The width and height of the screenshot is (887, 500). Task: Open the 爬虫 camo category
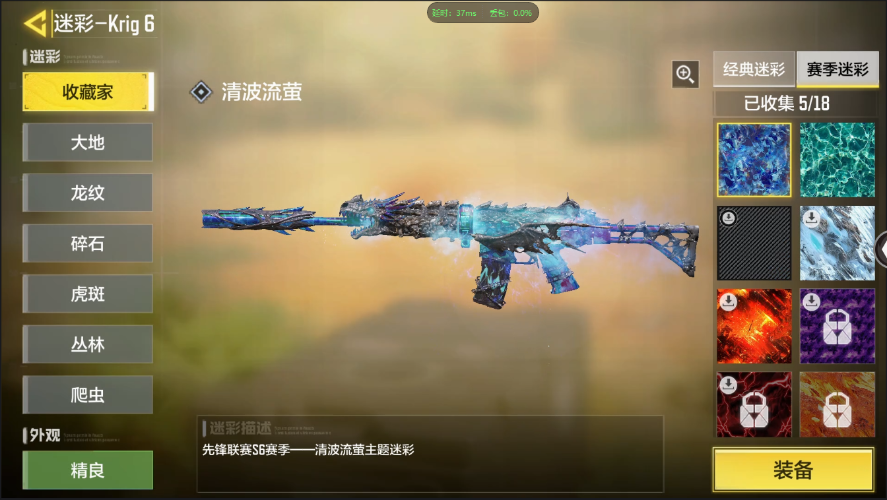tap(88, 395)
